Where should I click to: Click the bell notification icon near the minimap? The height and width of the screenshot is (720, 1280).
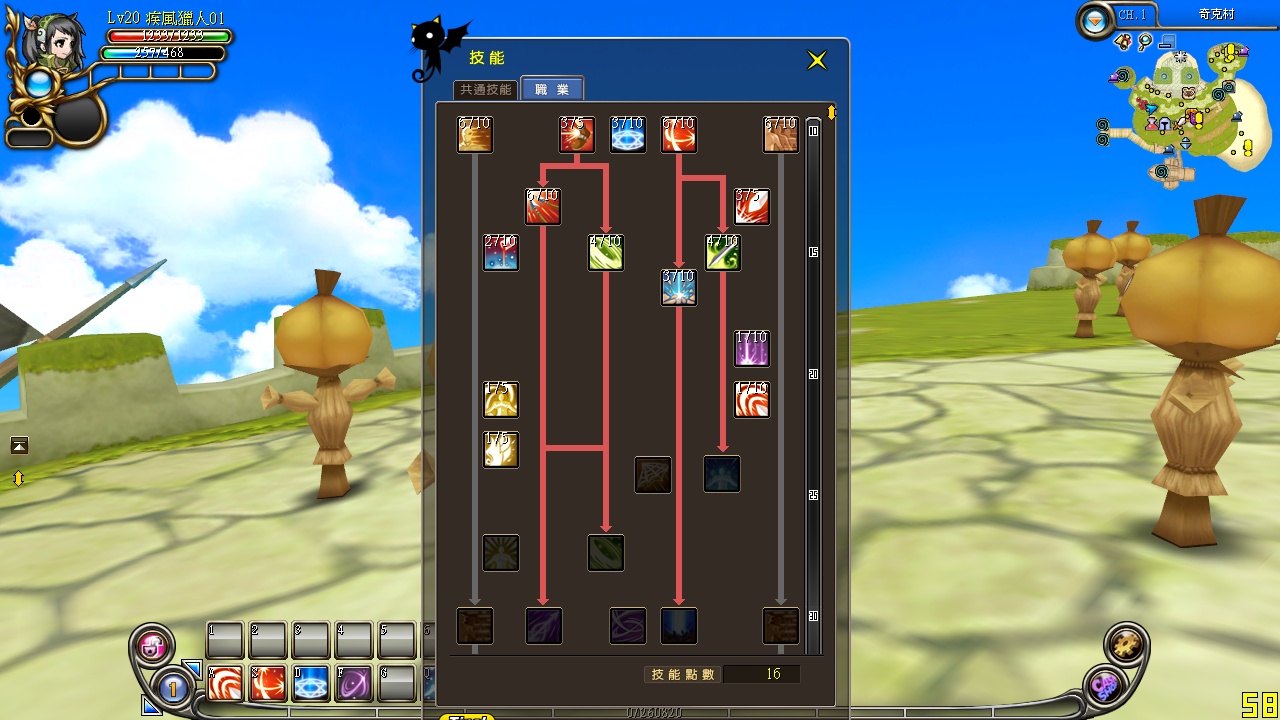pyautogui.click(x=1123, y=42)
